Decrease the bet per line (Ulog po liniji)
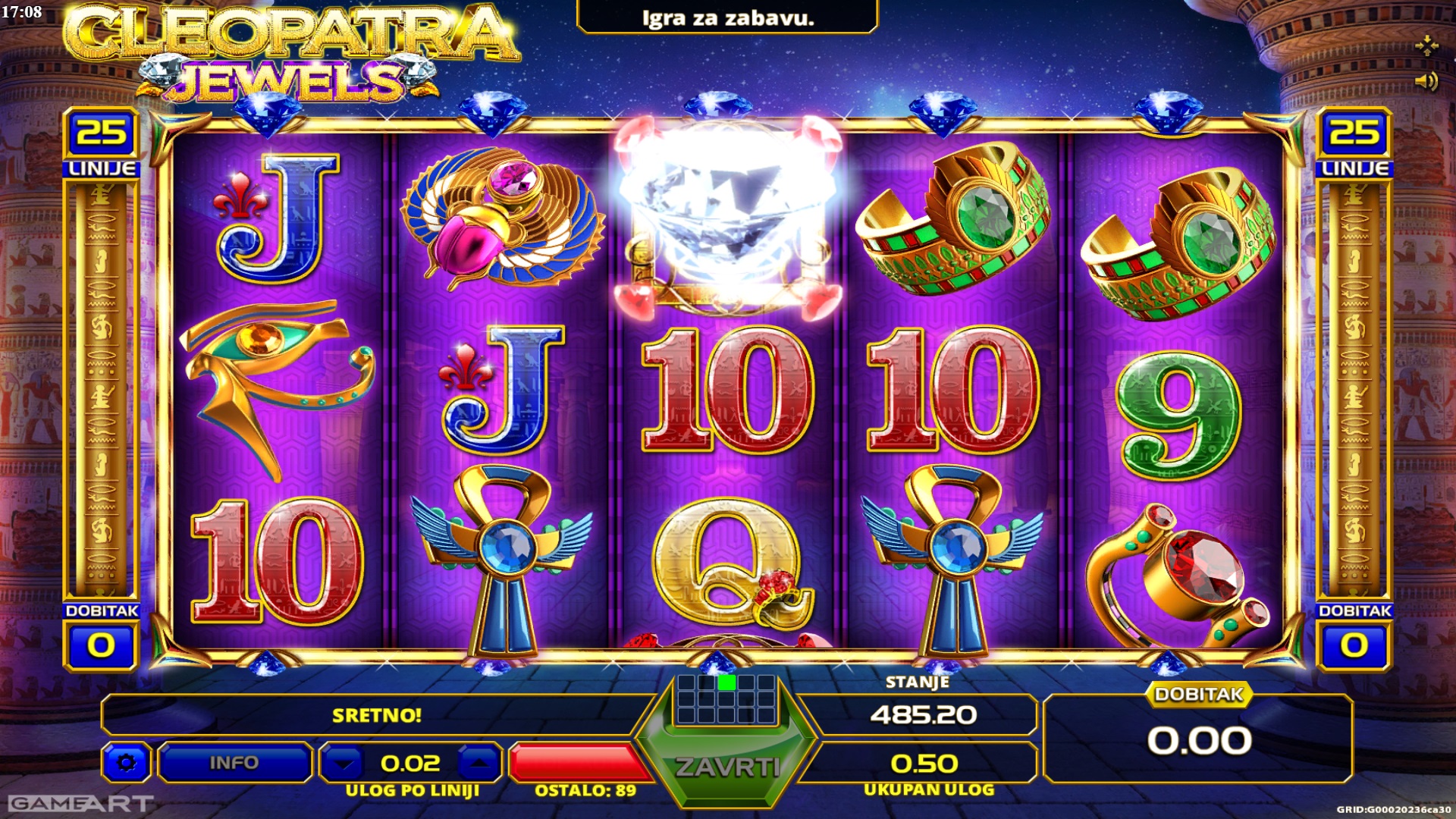Screen dimensions: 1456x819 (x=345, y=762)
